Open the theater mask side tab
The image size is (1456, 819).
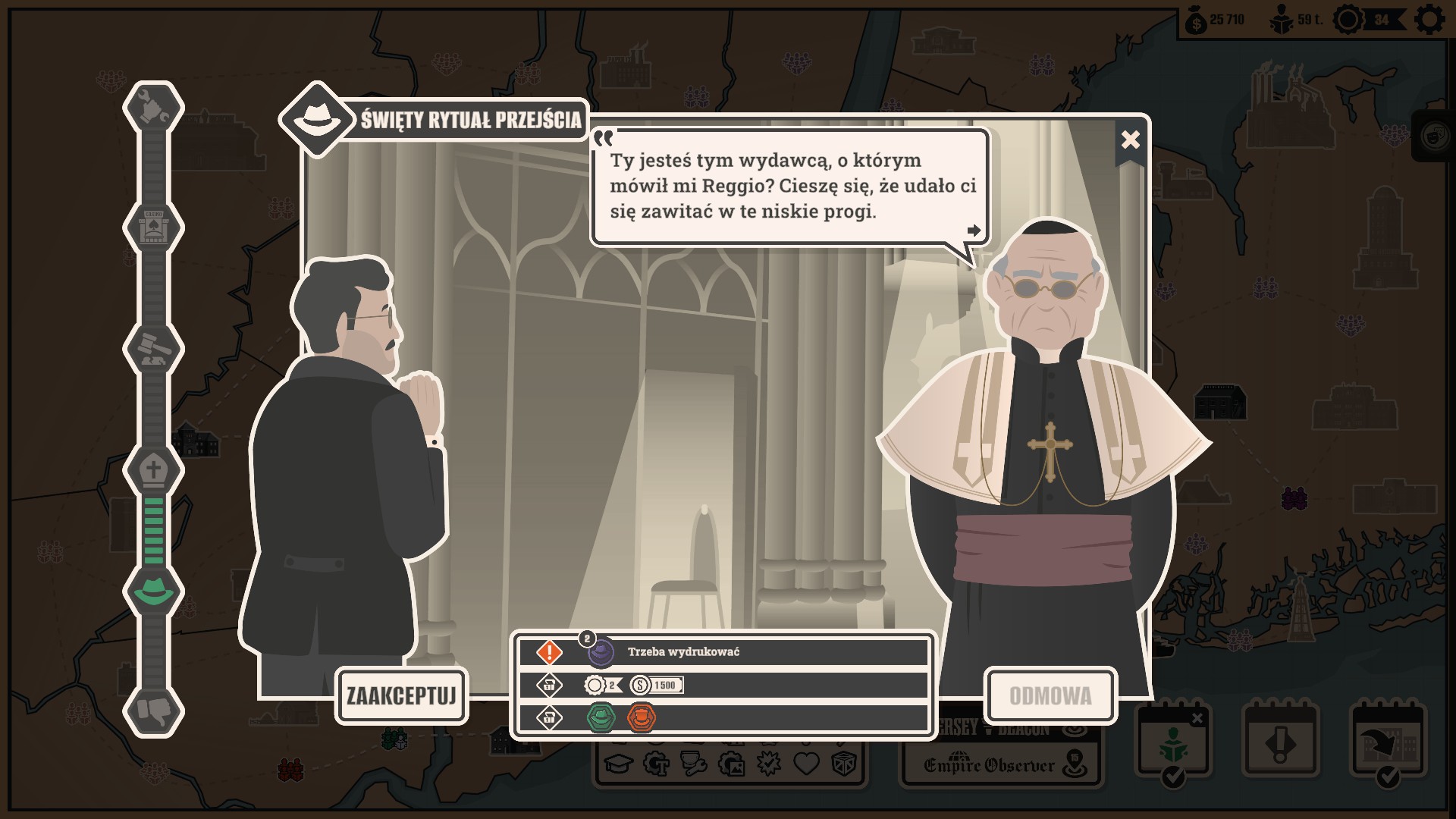[x=1436, y=136]
